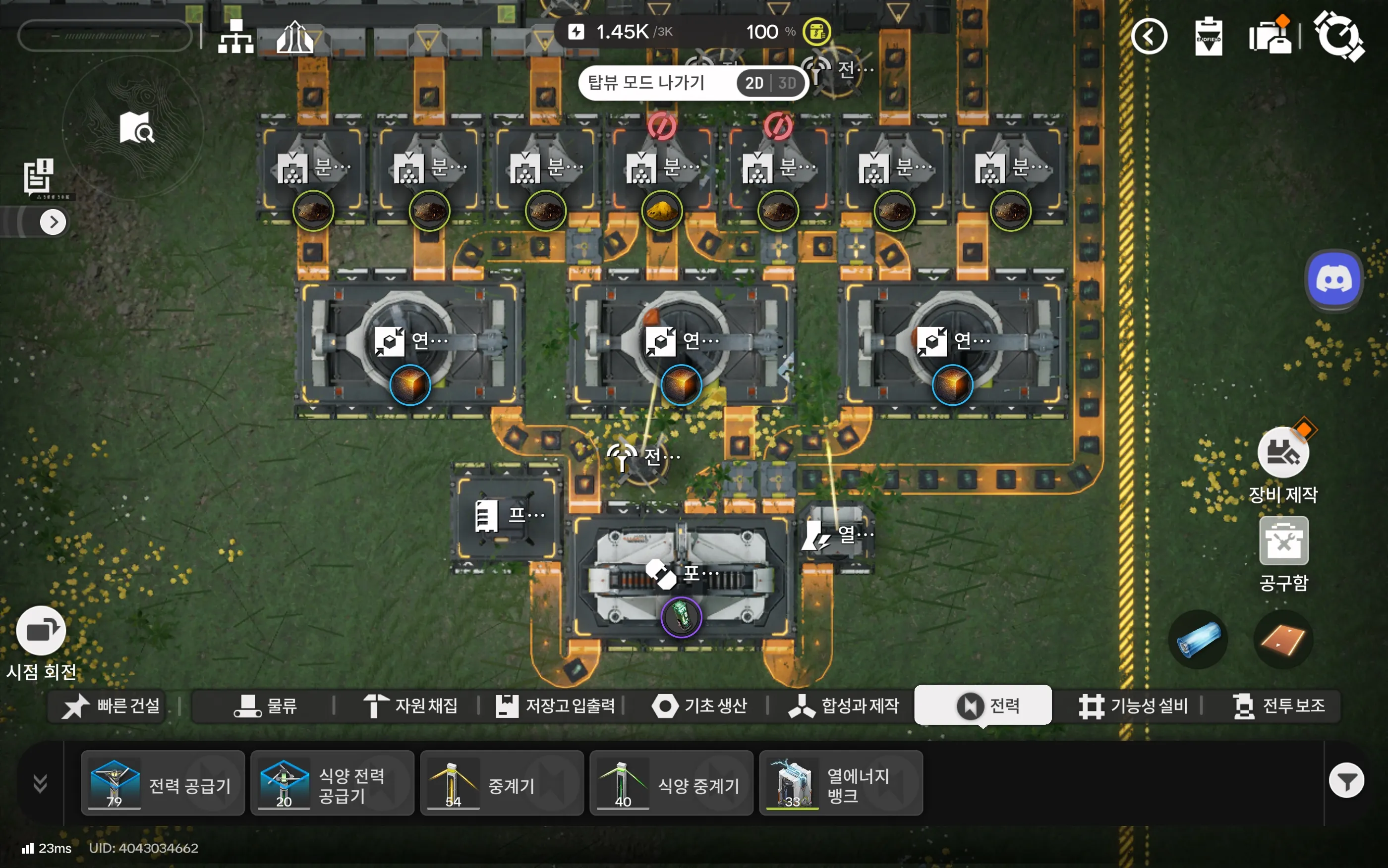This screenshot has width=1388, height=868.
Task: Open the 합성과 제작 tab
Action: (x=843, y=705)
